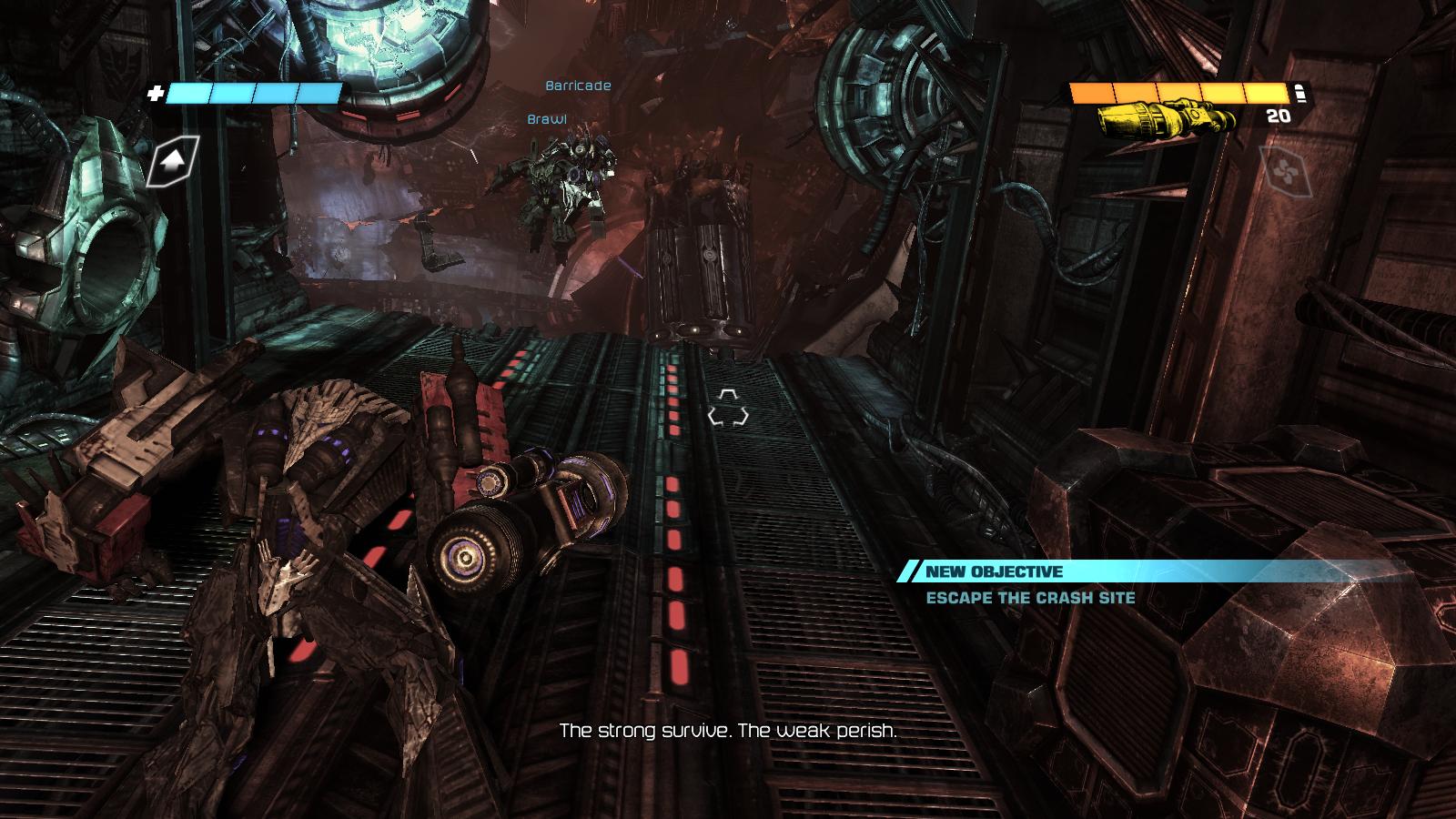The width and height of the screenshot is (1456, 819).
Task: Click the yellow equipped weapon icon
Action: (x=1166, y=118)
